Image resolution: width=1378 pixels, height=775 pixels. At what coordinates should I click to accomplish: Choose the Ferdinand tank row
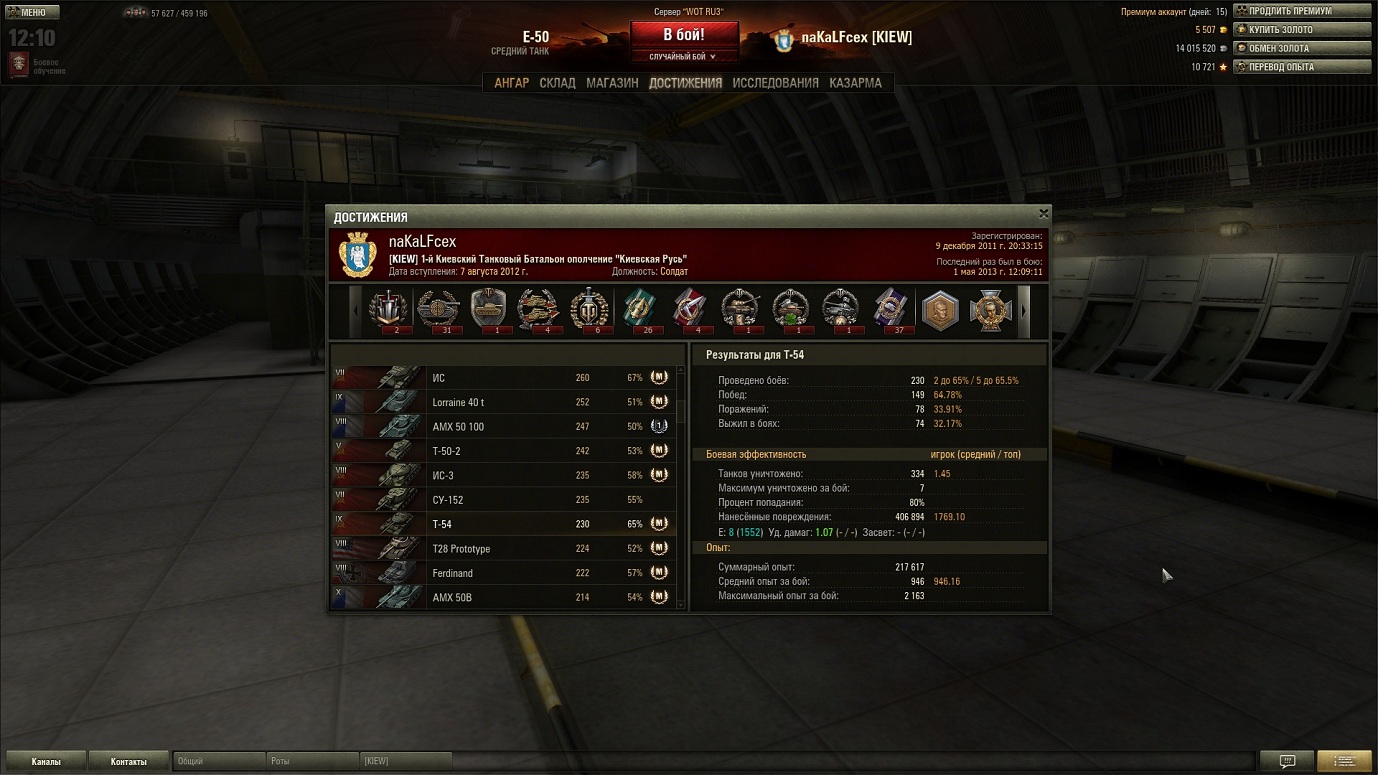(503, 573)
